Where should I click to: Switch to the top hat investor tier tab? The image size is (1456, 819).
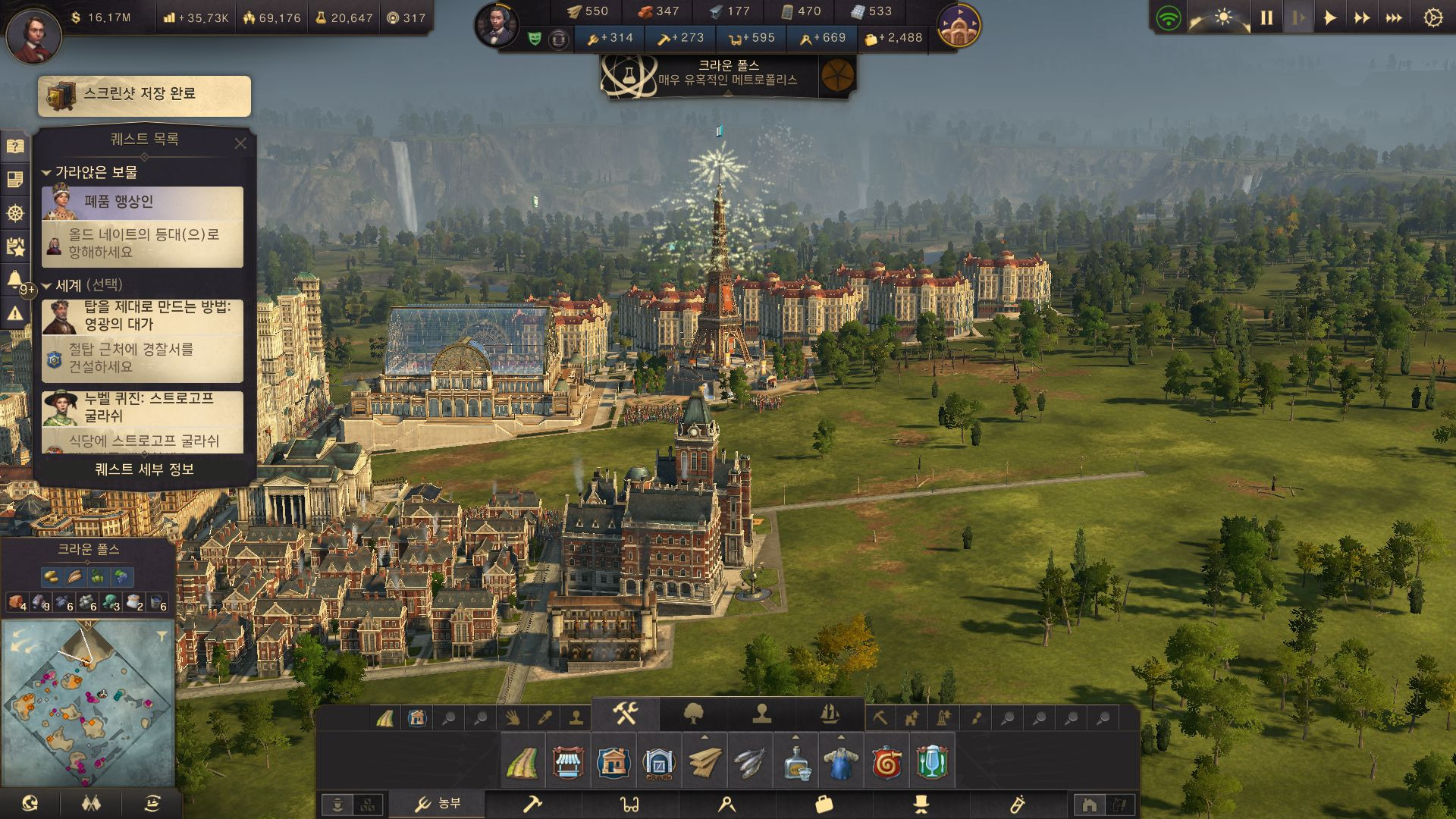tap(921, 804)
